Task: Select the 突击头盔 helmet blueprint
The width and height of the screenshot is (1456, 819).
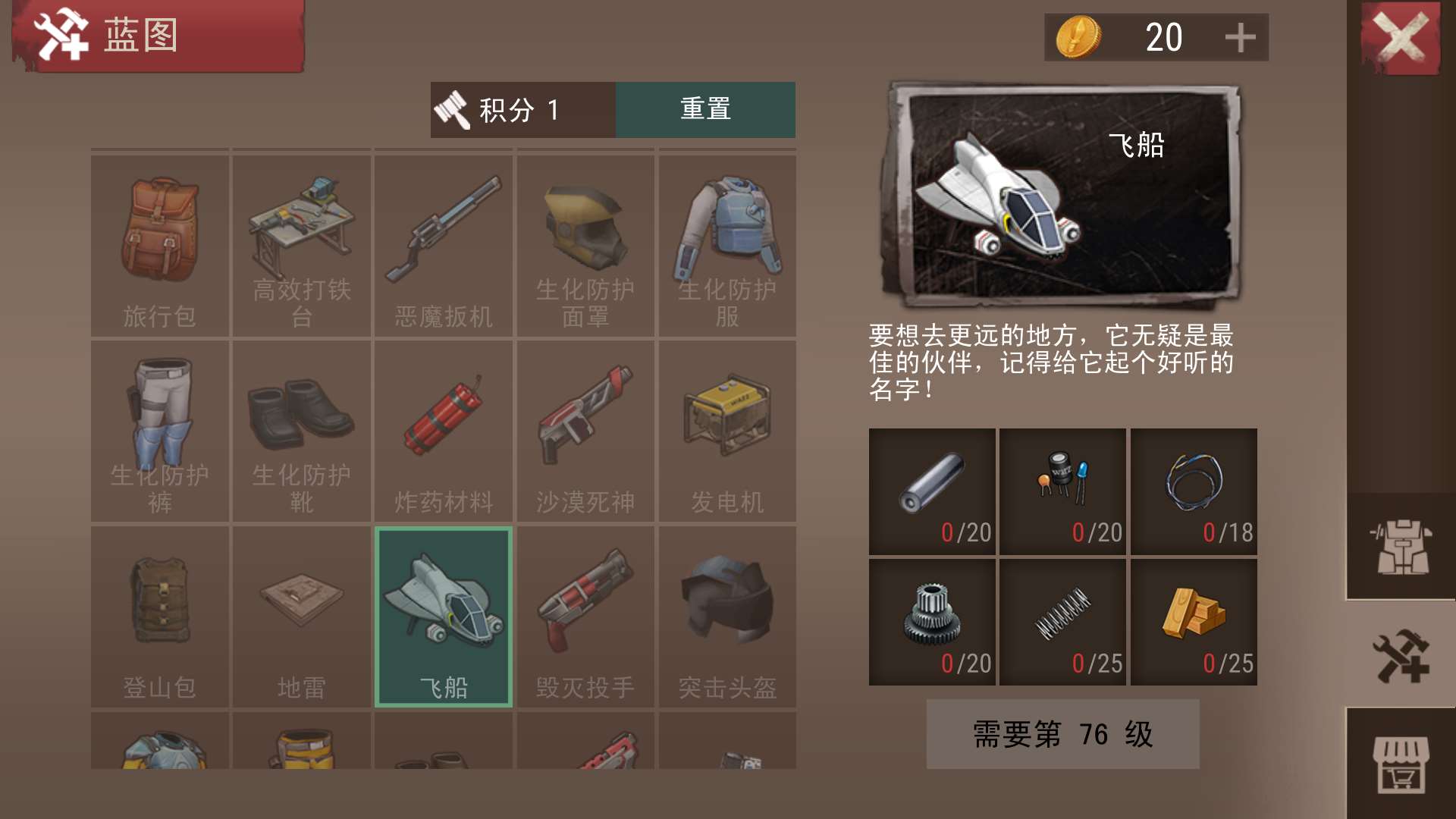Action: (726, 618)
